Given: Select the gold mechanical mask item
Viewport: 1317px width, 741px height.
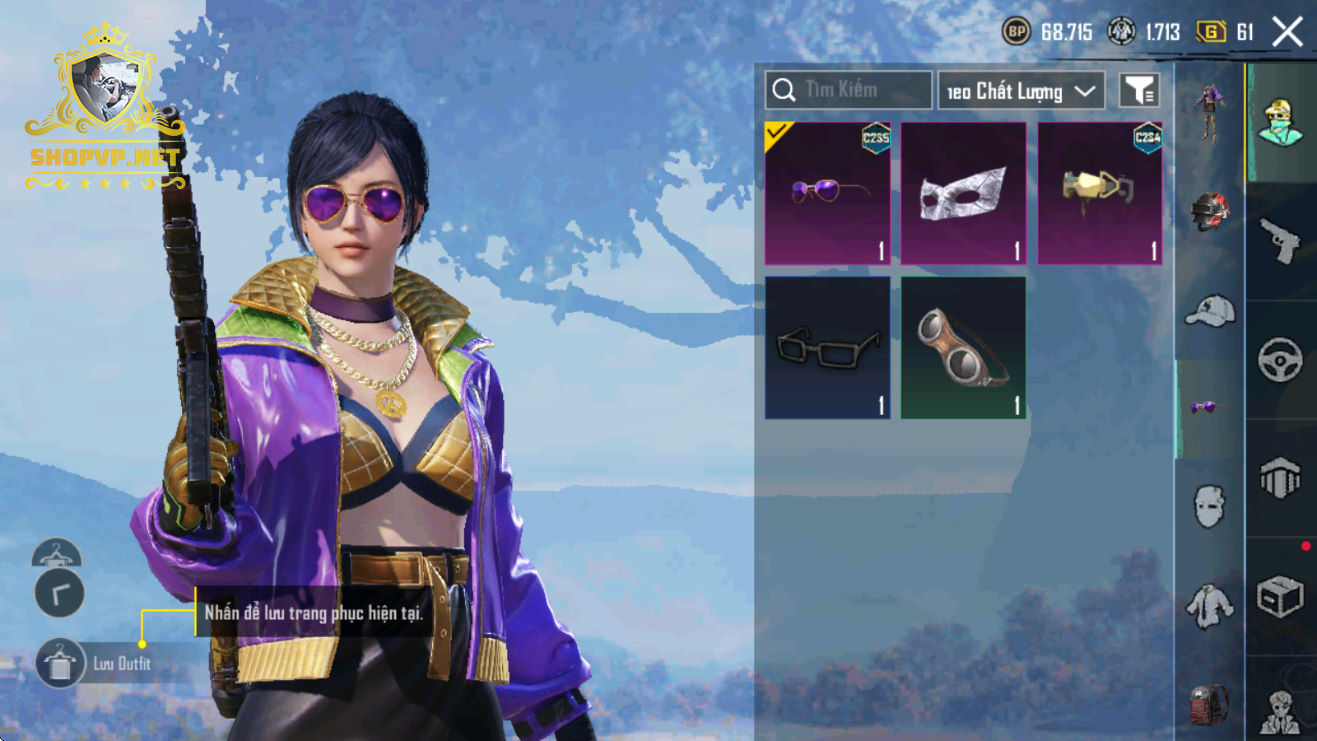Looking at the screenshot, I should point(1099,193).
